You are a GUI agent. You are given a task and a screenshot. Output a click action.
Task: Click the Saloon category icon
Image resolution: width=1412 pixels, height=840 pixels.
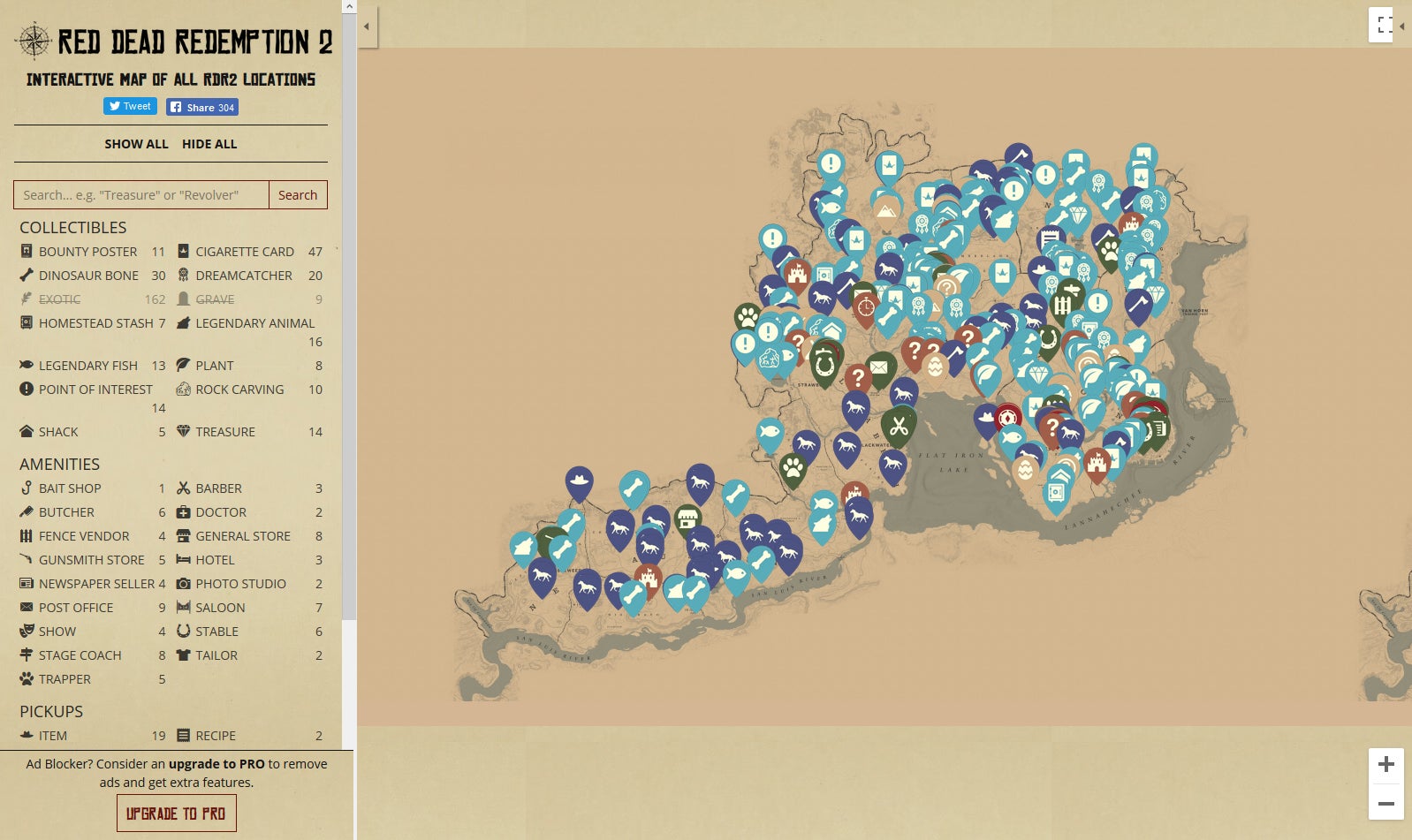tap(184, 607)
